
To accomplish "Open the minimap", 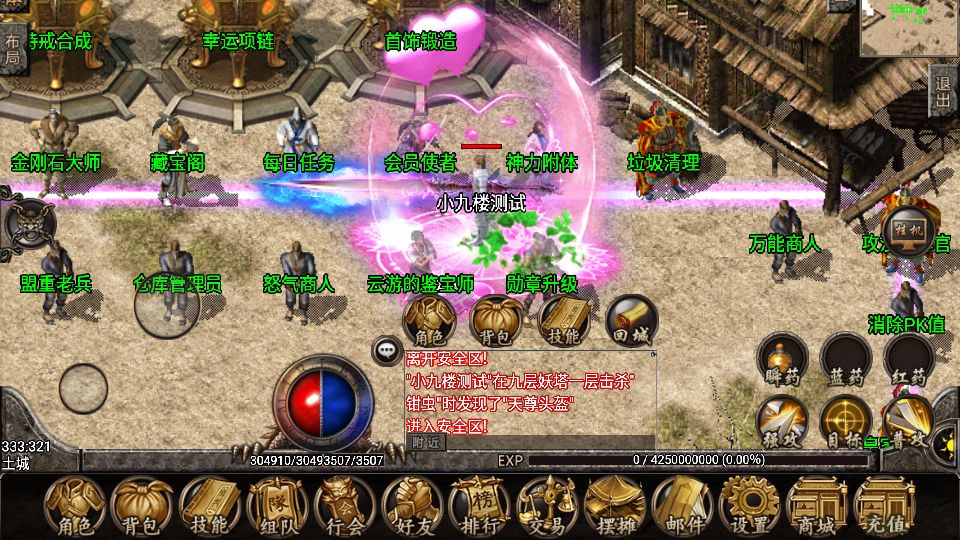I will (x=909, y=28).
